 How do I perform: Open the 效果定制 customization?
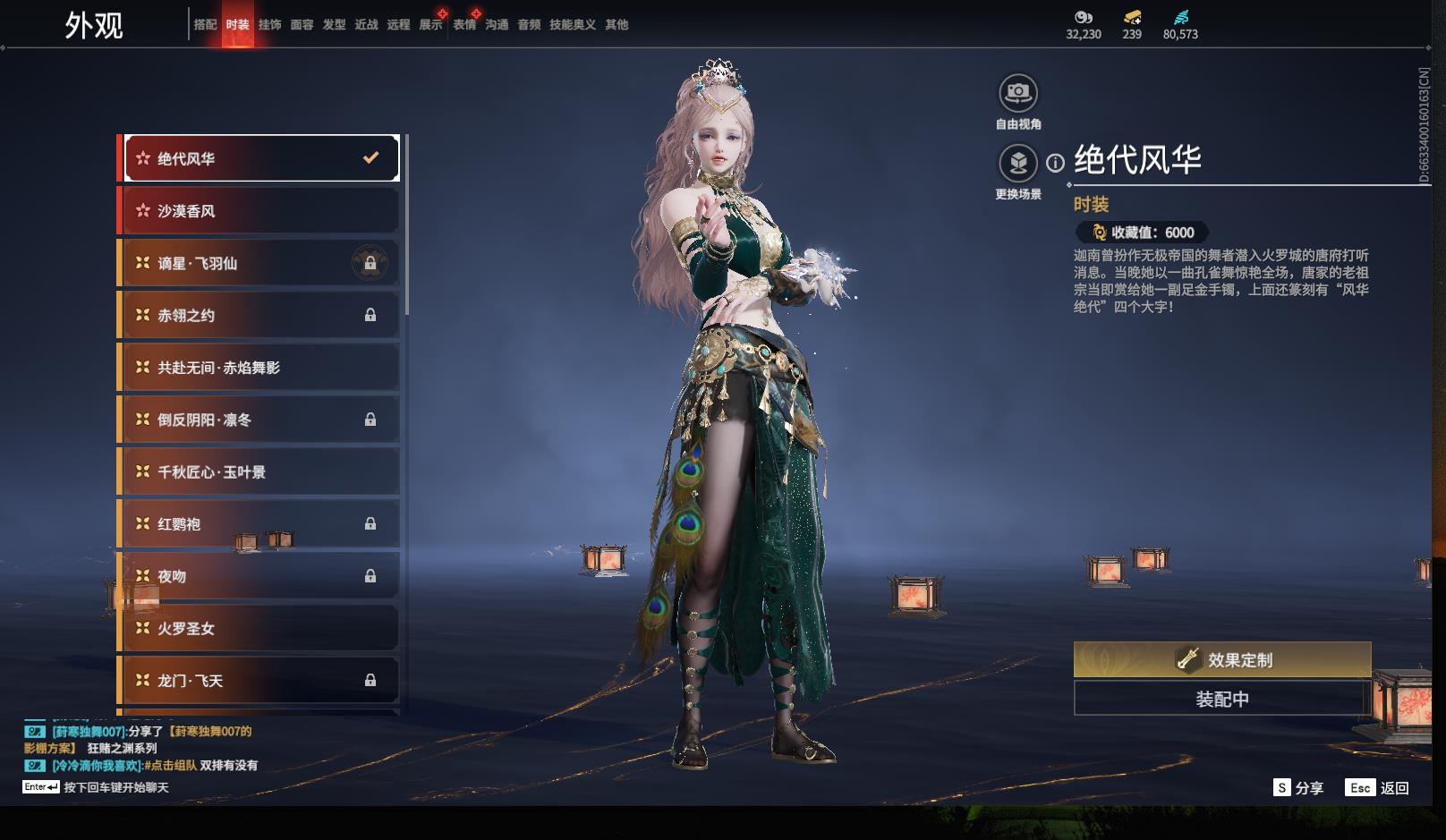point(1221,659)
